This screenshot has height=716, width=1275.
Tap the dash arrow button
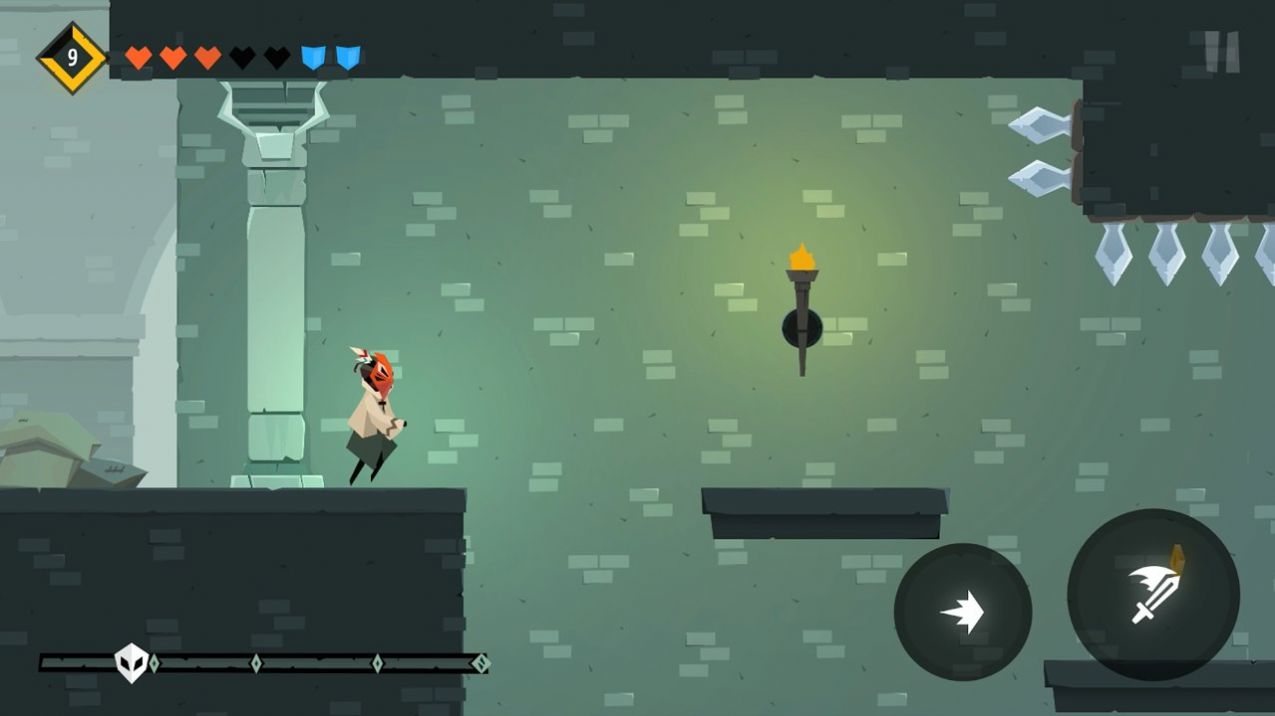coord(962,612)
